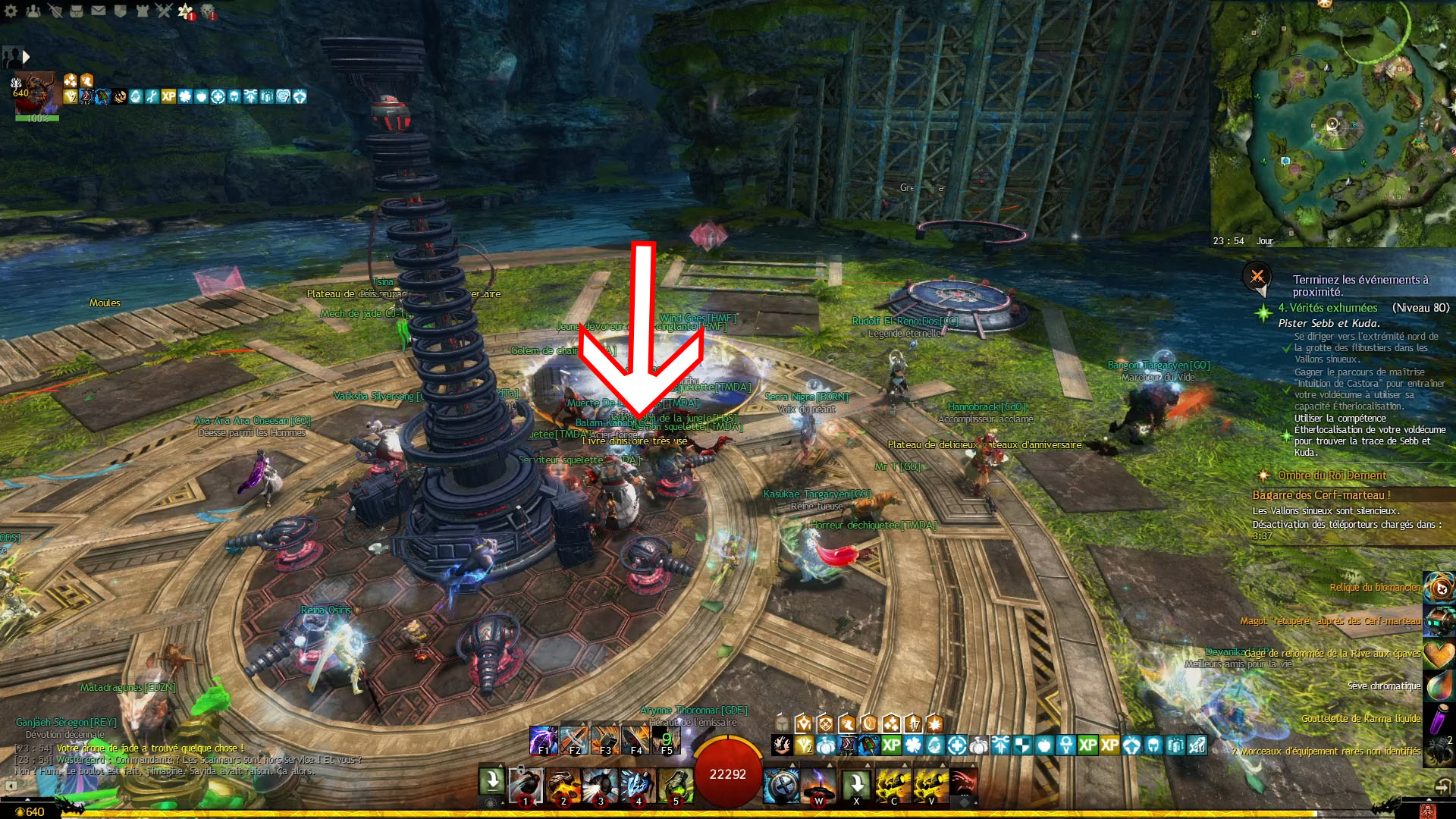Open the Black Lion trading post lion icon
1456x819 pixels.
[208, 11]
